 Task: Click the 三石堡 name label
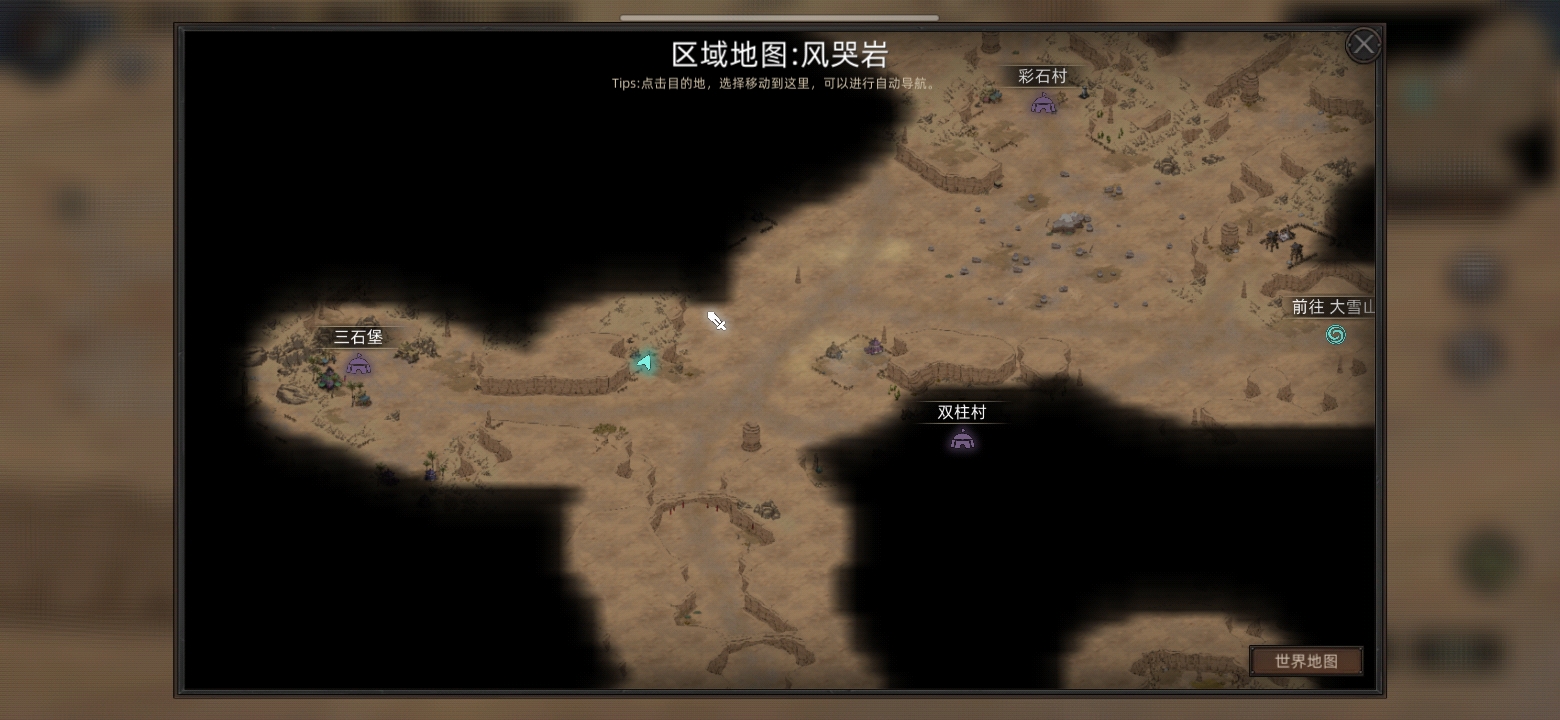tap(360, 337)
